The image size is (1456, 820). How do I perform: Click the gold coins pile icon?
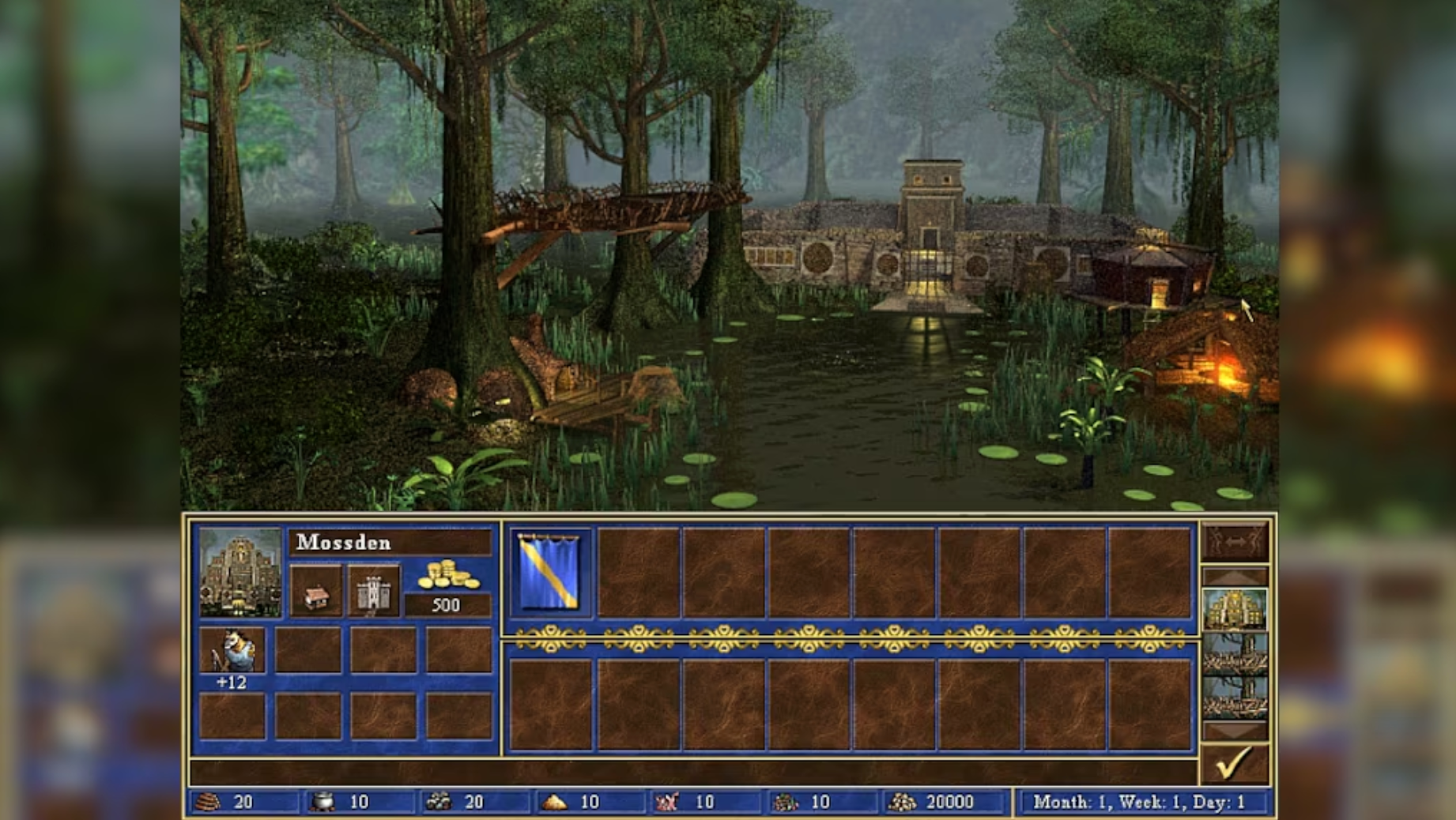(447, 575)
